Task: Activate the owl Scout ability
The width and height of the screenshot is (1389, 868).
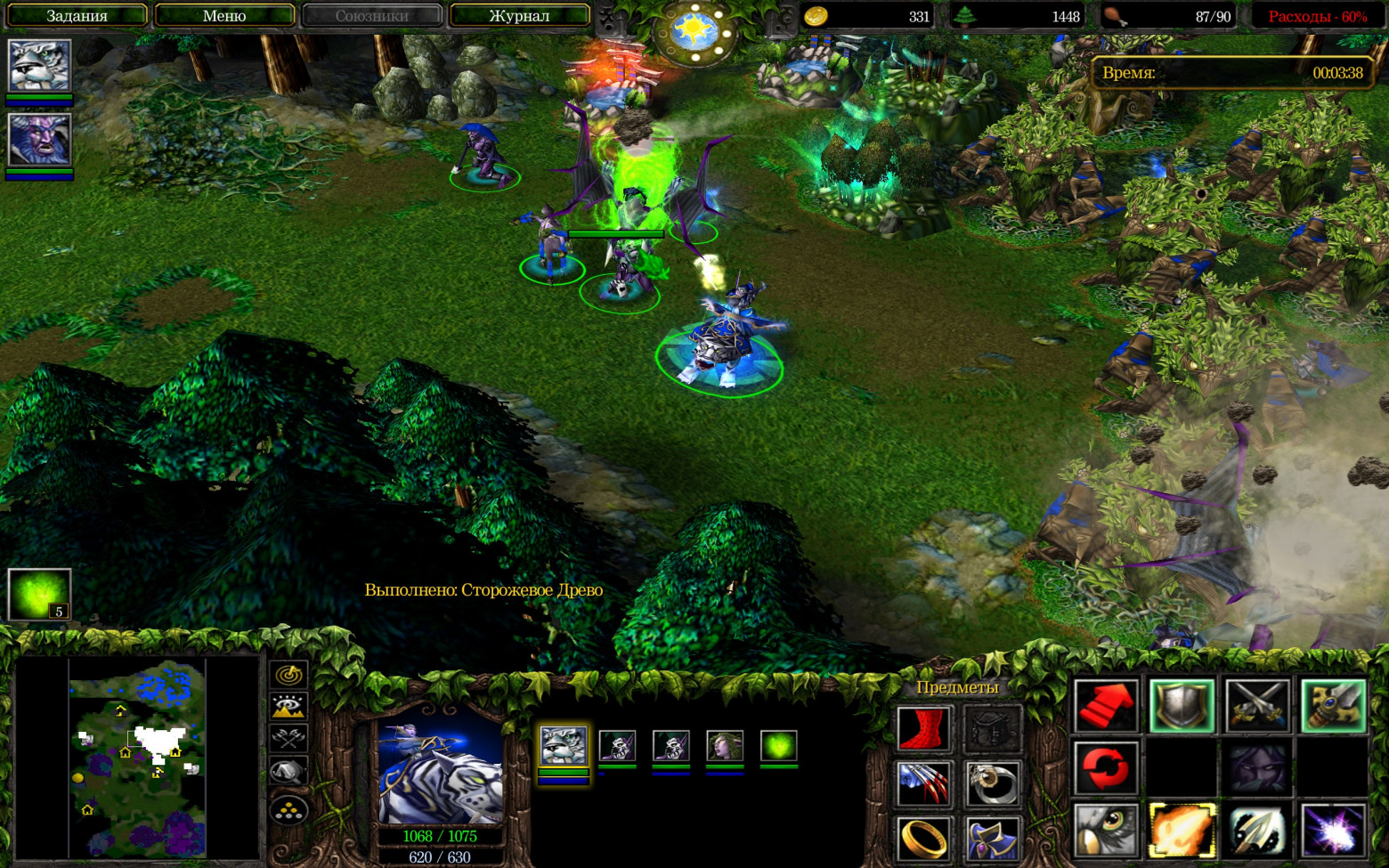Action: [x=1105, y=829]
